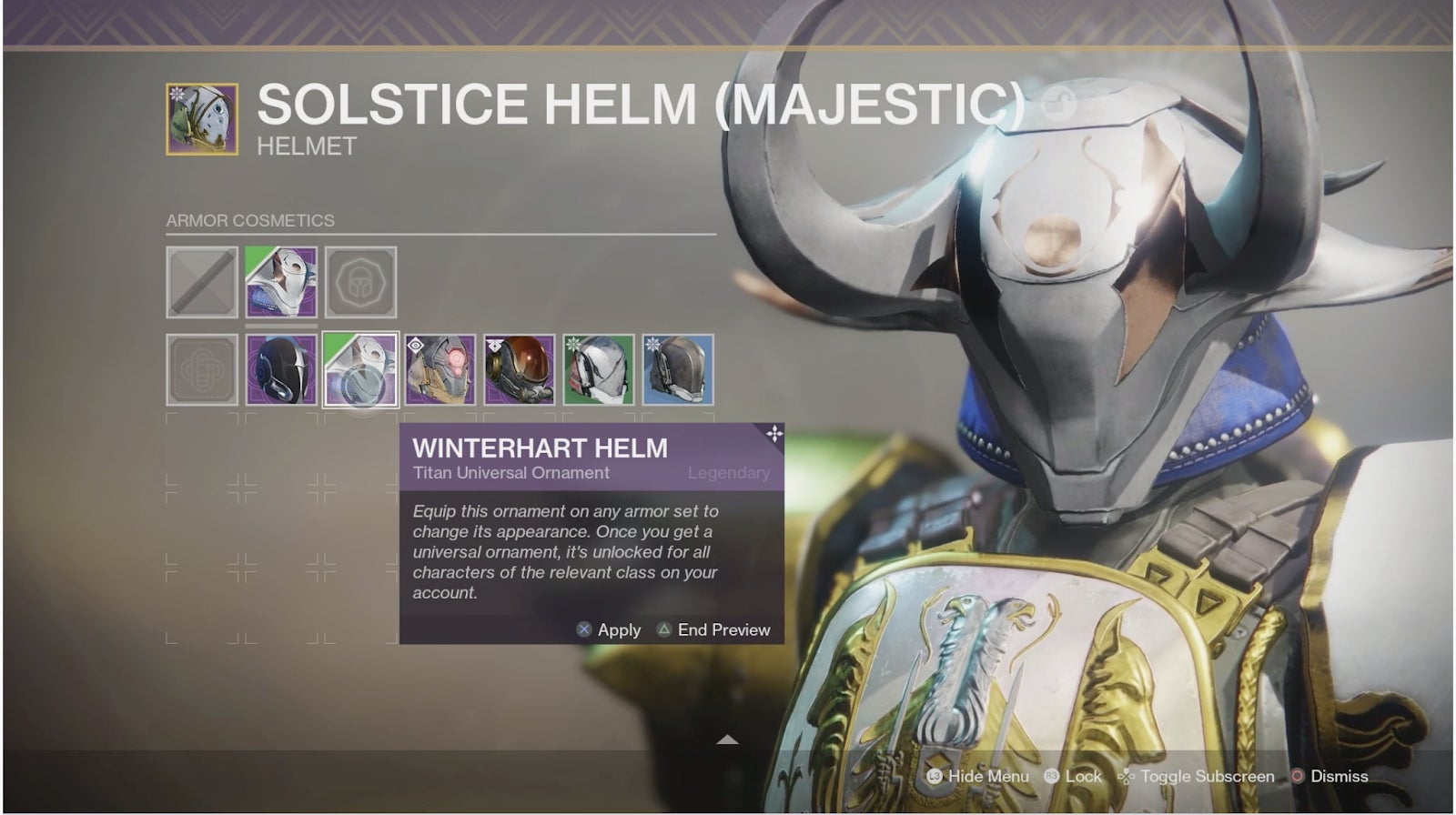Viewport: 1456px width, 815px height.
Task: Click the Solstice Helm item thumbnail
Action: pos(202,119)
